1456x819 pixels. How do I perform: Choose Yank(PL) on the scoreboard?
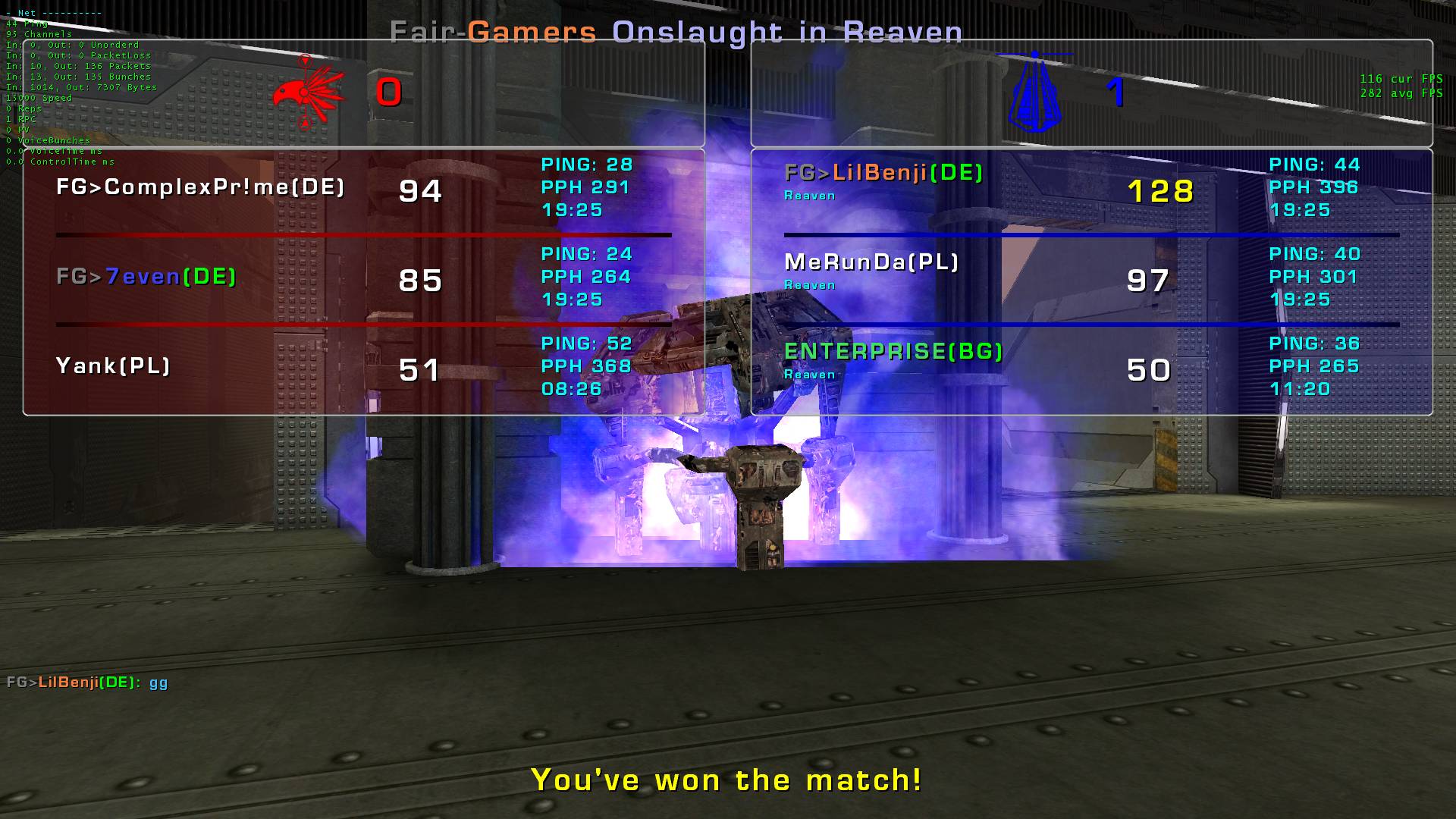(113, 366)
